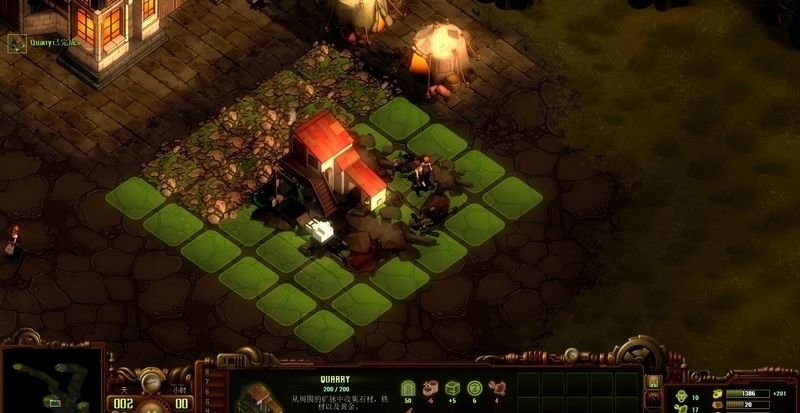Click the stone cube icon showing +5
The image size is (800, 413).
tap(452, 387)
